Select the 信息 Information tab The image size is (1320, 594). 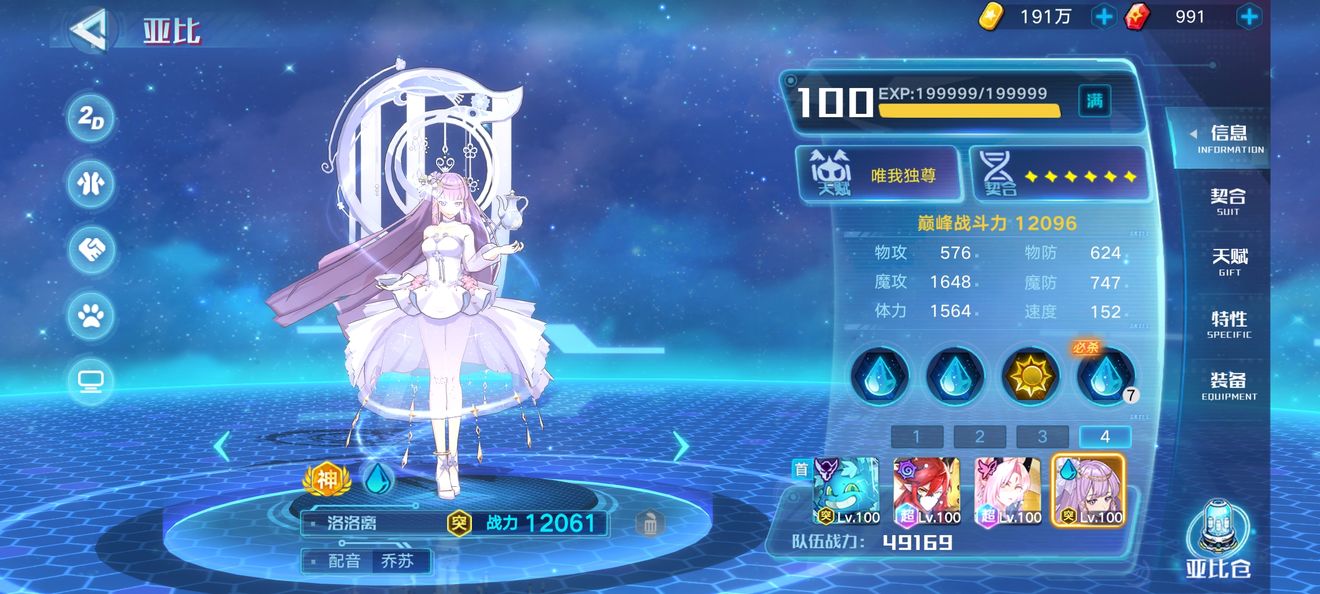pos(1228,139)
